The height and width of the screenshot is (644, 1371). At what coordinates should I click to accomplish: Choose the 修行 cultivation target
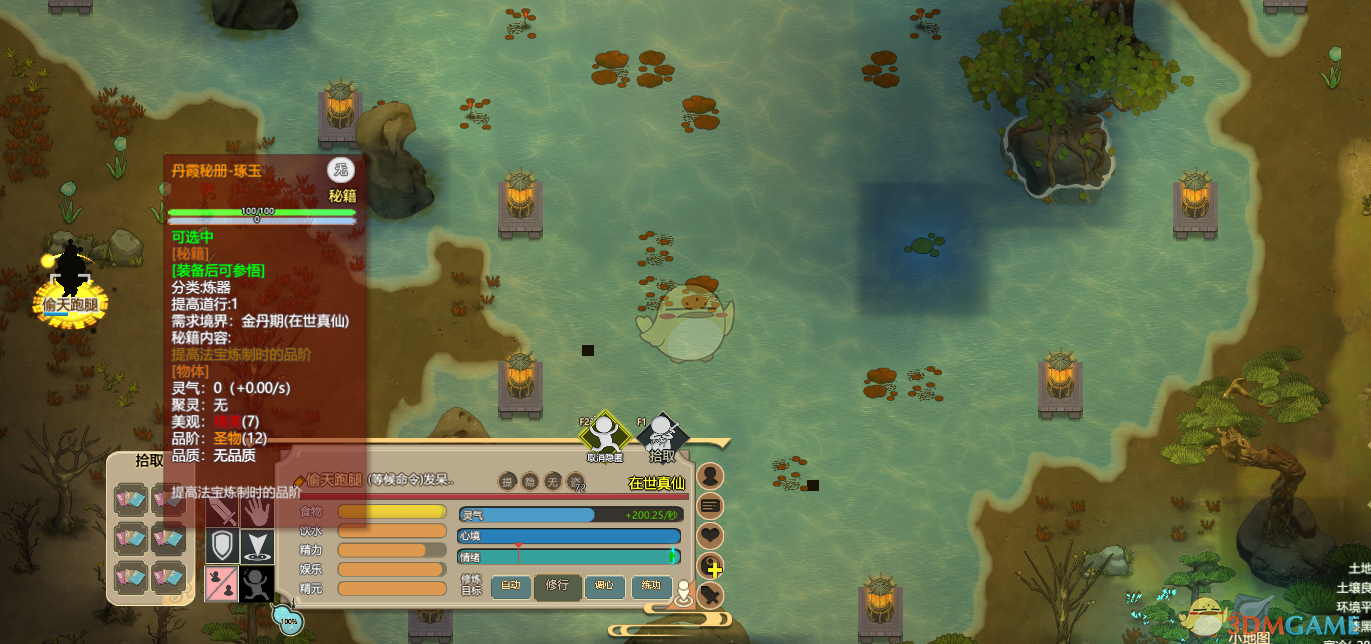pos(557,586)
